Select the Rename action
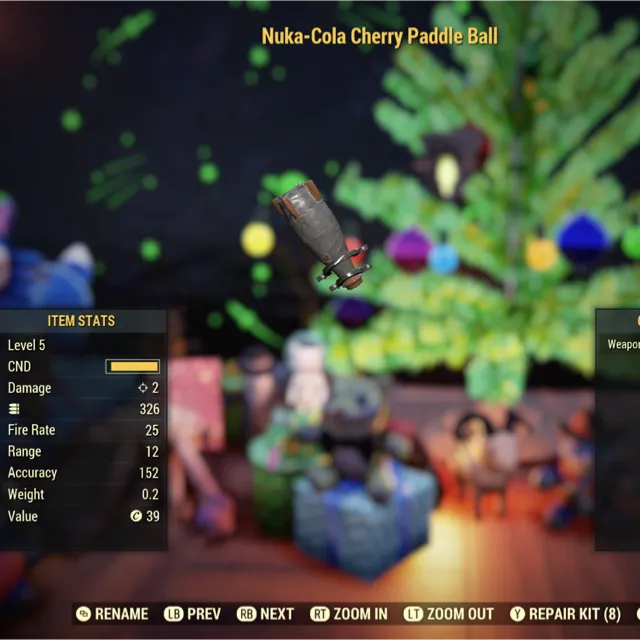 tap(112, 614)
